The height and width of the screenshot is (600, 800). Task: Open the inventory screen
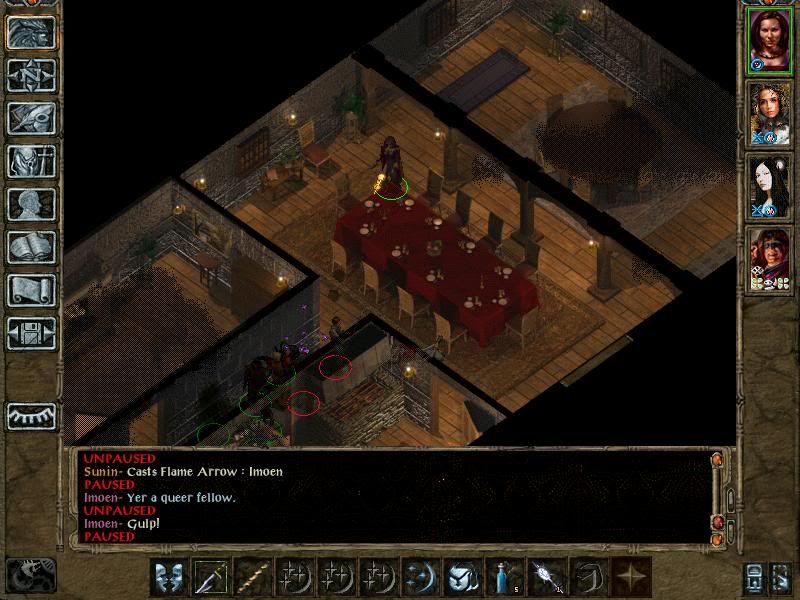click(x=31, y=161)
